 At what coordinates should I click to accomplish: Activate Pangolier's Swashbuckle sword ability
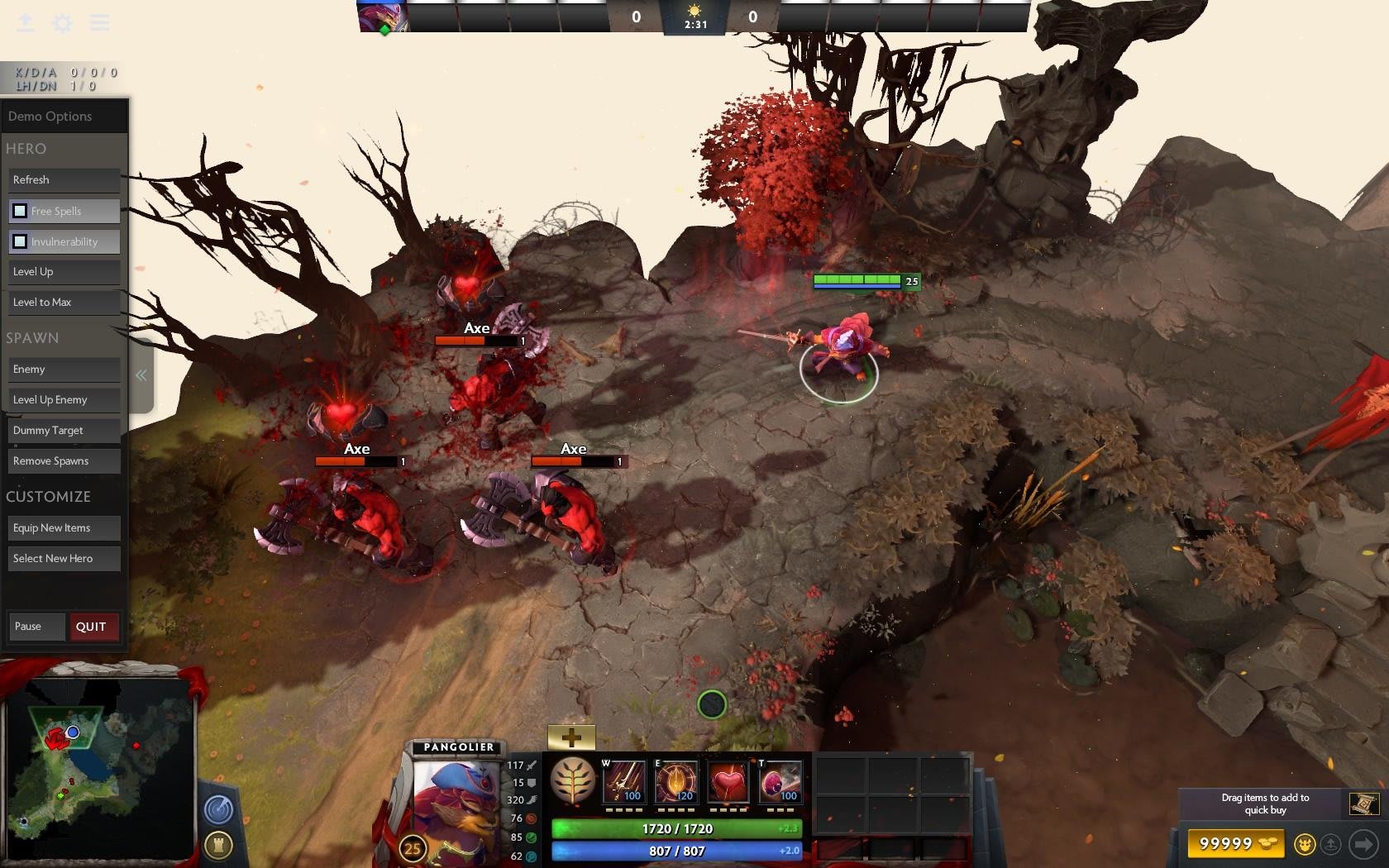click(x=624, y=782)
